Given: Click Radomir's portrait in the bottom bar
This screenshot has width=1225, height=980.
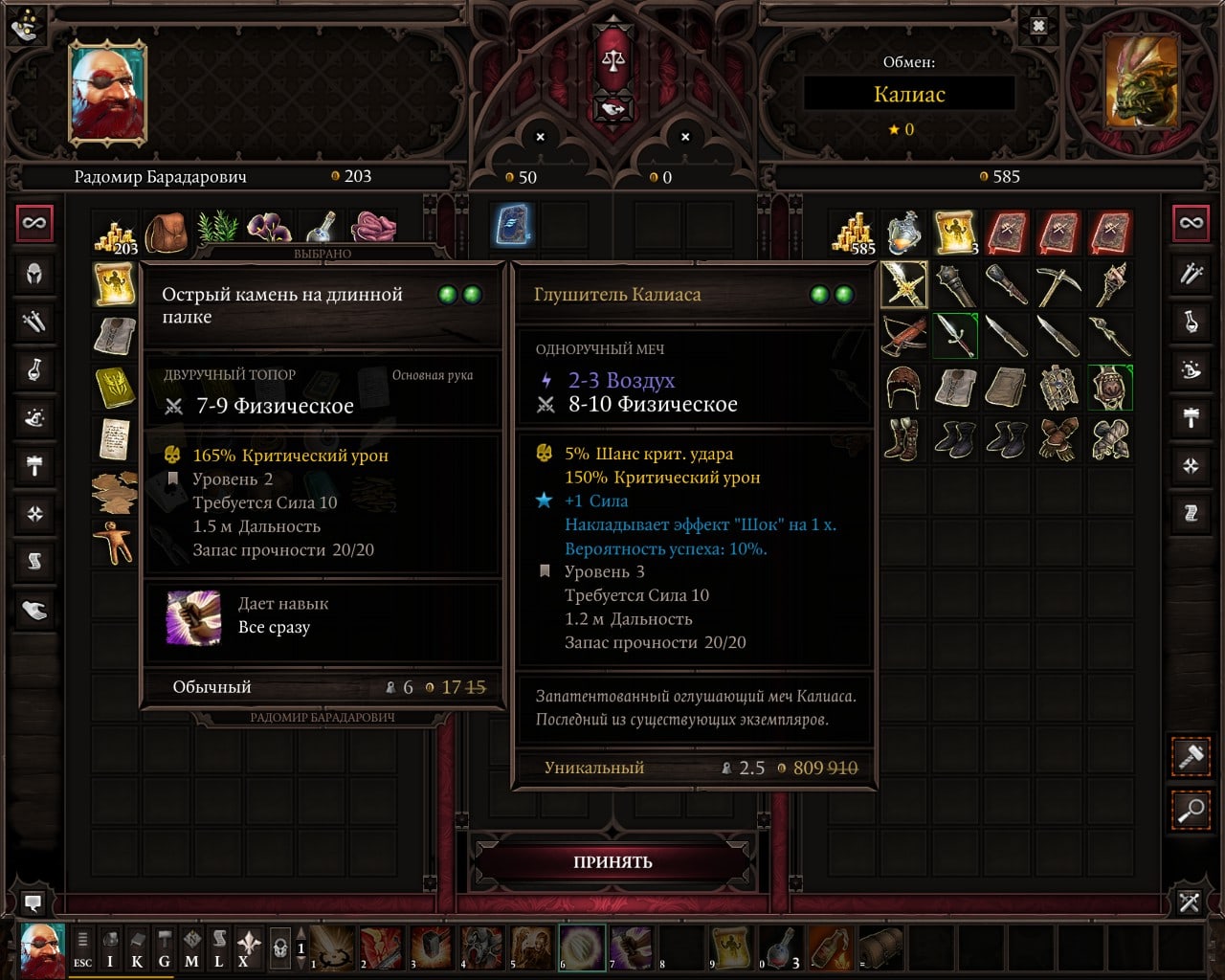Looking at the screenshot, I should coord(42,948).
